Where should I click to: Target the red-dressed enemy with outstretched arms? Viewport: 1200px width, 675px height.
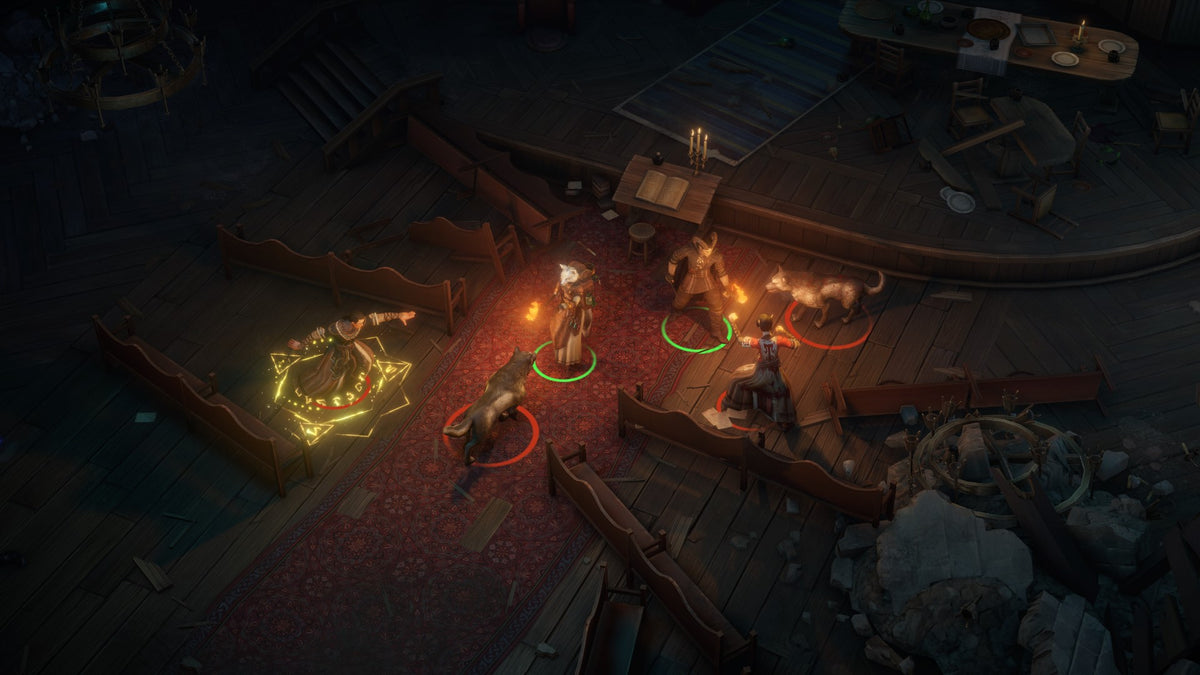click(x=765, y=370)
